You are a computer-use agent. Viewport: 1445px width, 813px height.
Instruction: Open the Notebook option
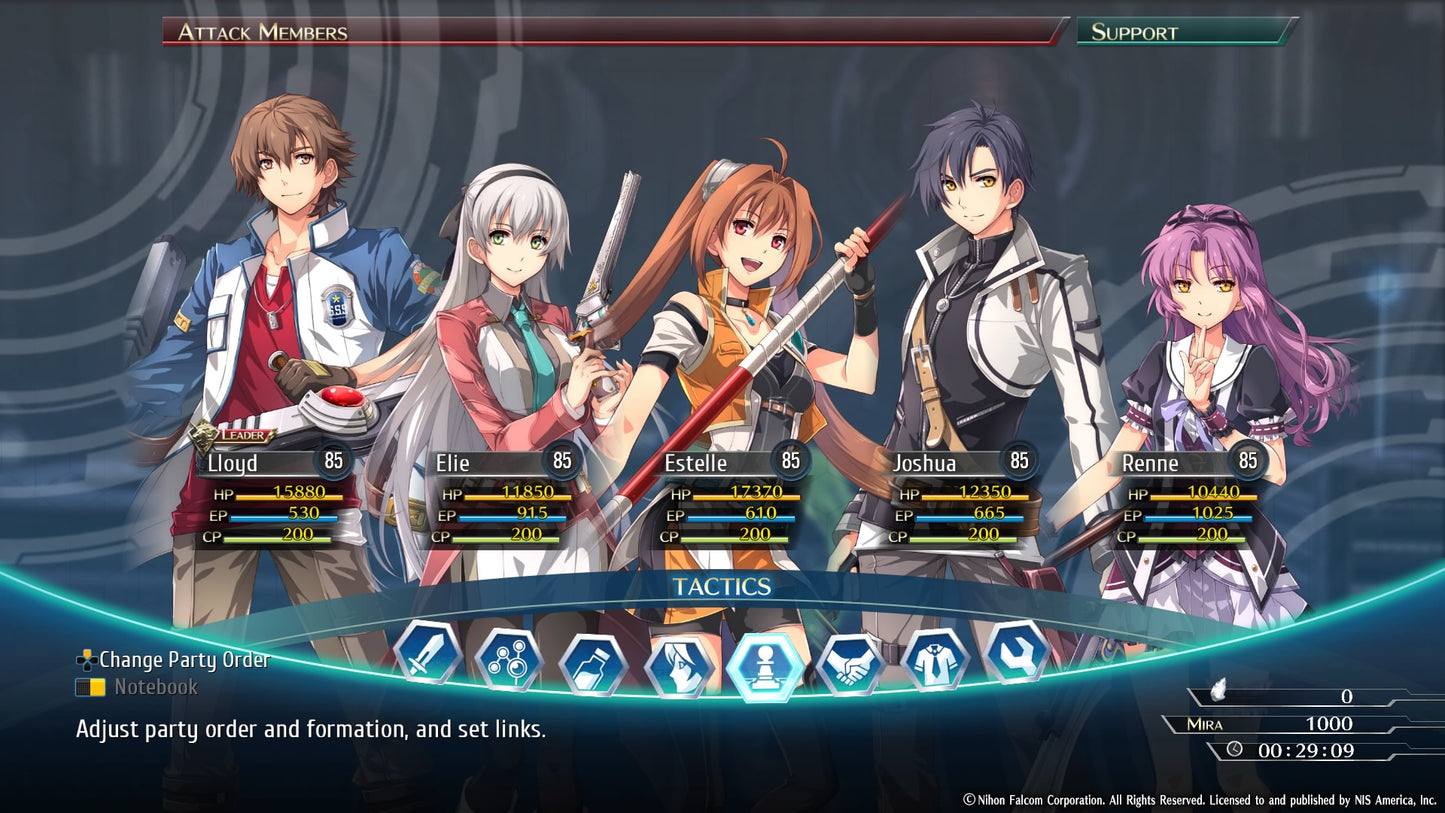[x=155, y=687]
